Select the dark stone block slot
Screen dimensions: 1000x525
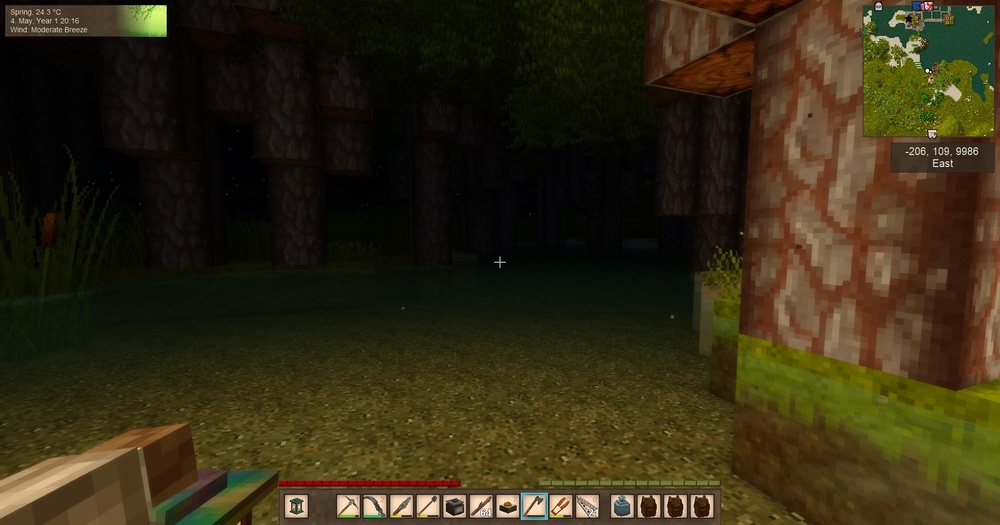[x=454, y=507]
